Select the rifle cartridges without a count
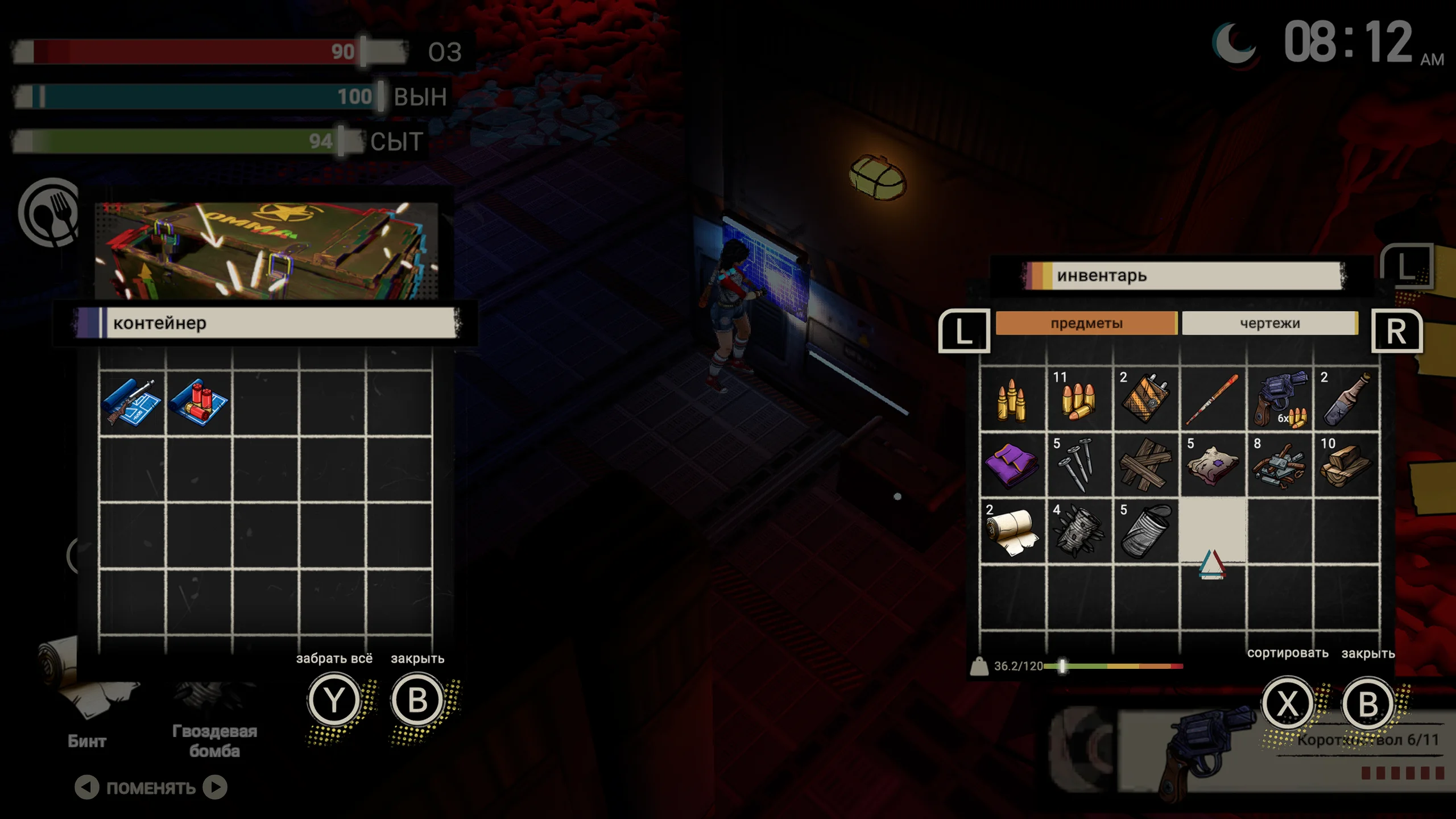 point(1012,398)
